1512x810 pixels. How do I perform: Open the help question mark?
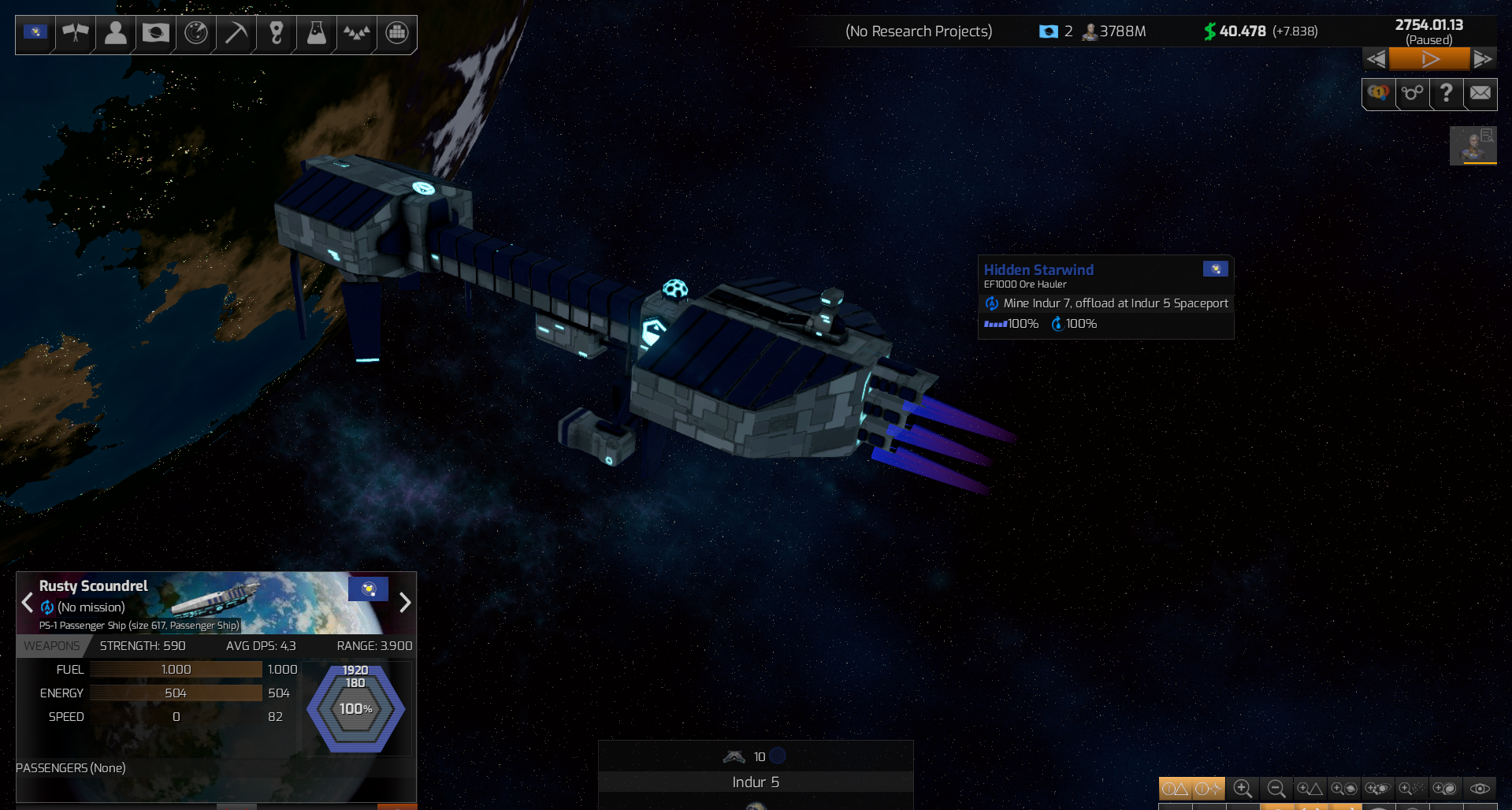[1446, 94]
